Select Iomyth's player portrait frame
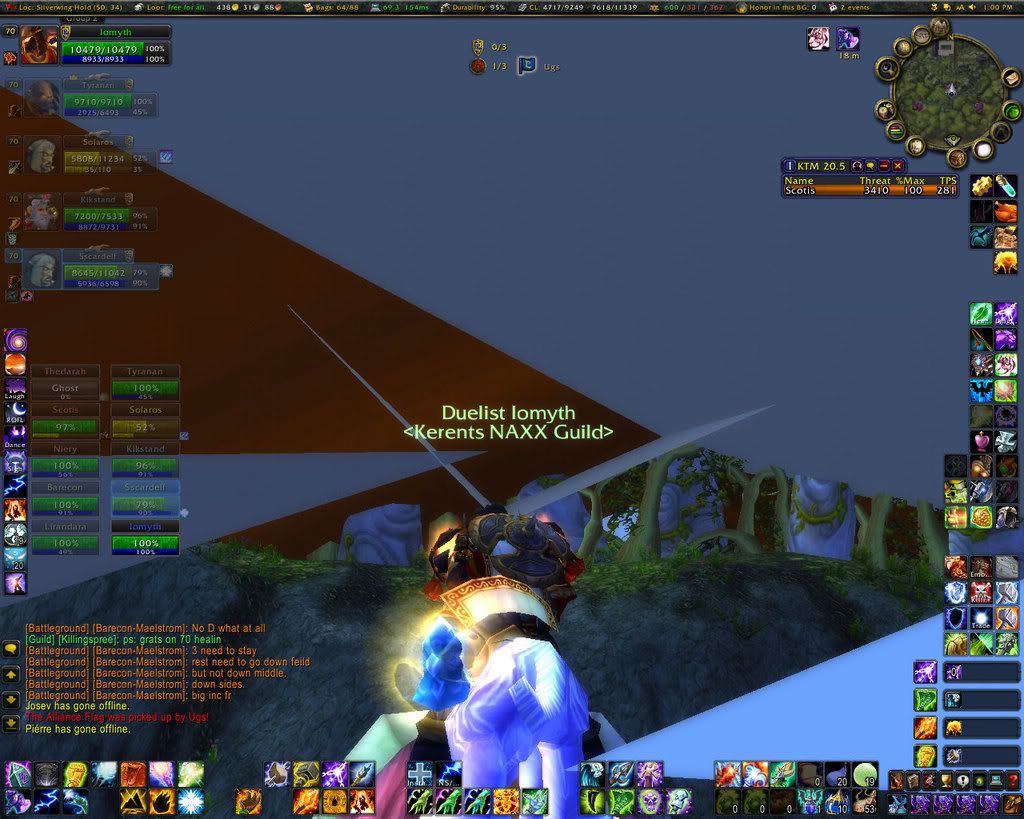 (x=40, y=46)
